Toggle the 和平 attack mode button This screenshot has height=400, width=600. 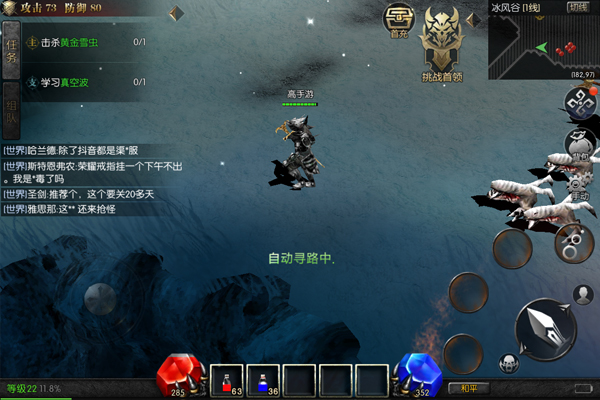[x=466, y=388]
